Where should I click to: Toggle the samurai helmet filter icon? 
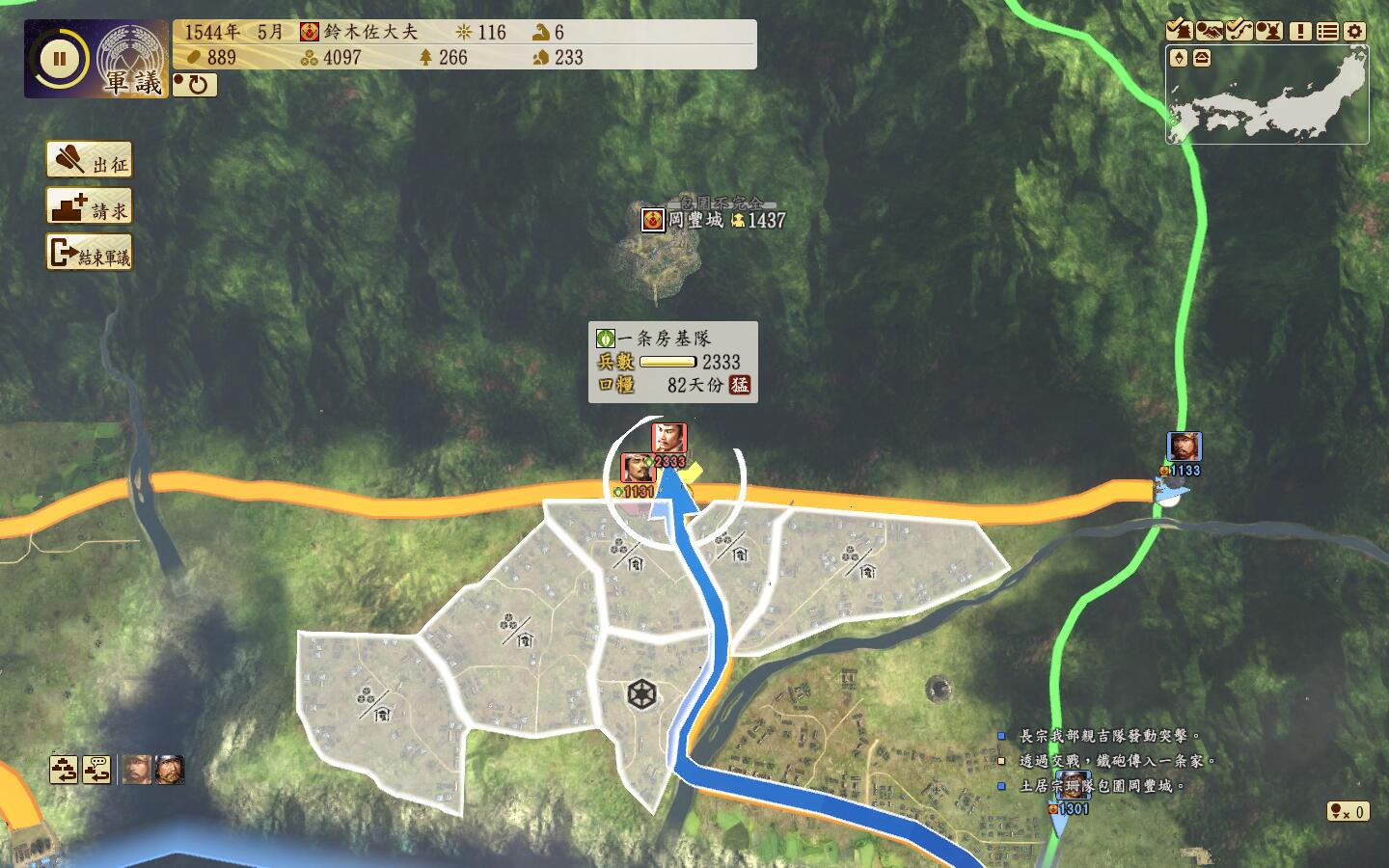(x=1268, y=31)
